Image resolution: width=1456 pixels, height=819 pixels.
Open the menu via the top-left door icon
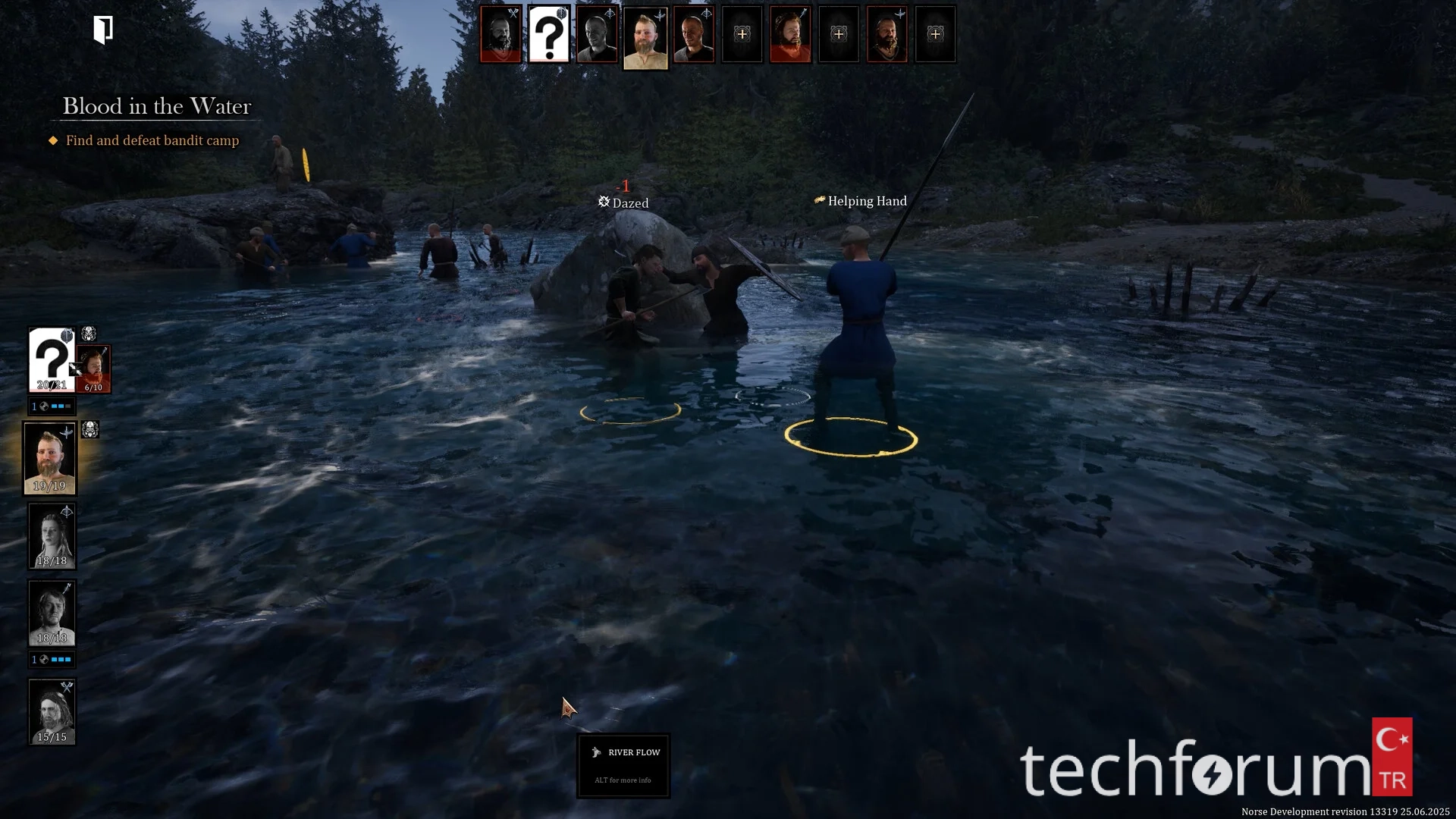(x=103, y=30)
